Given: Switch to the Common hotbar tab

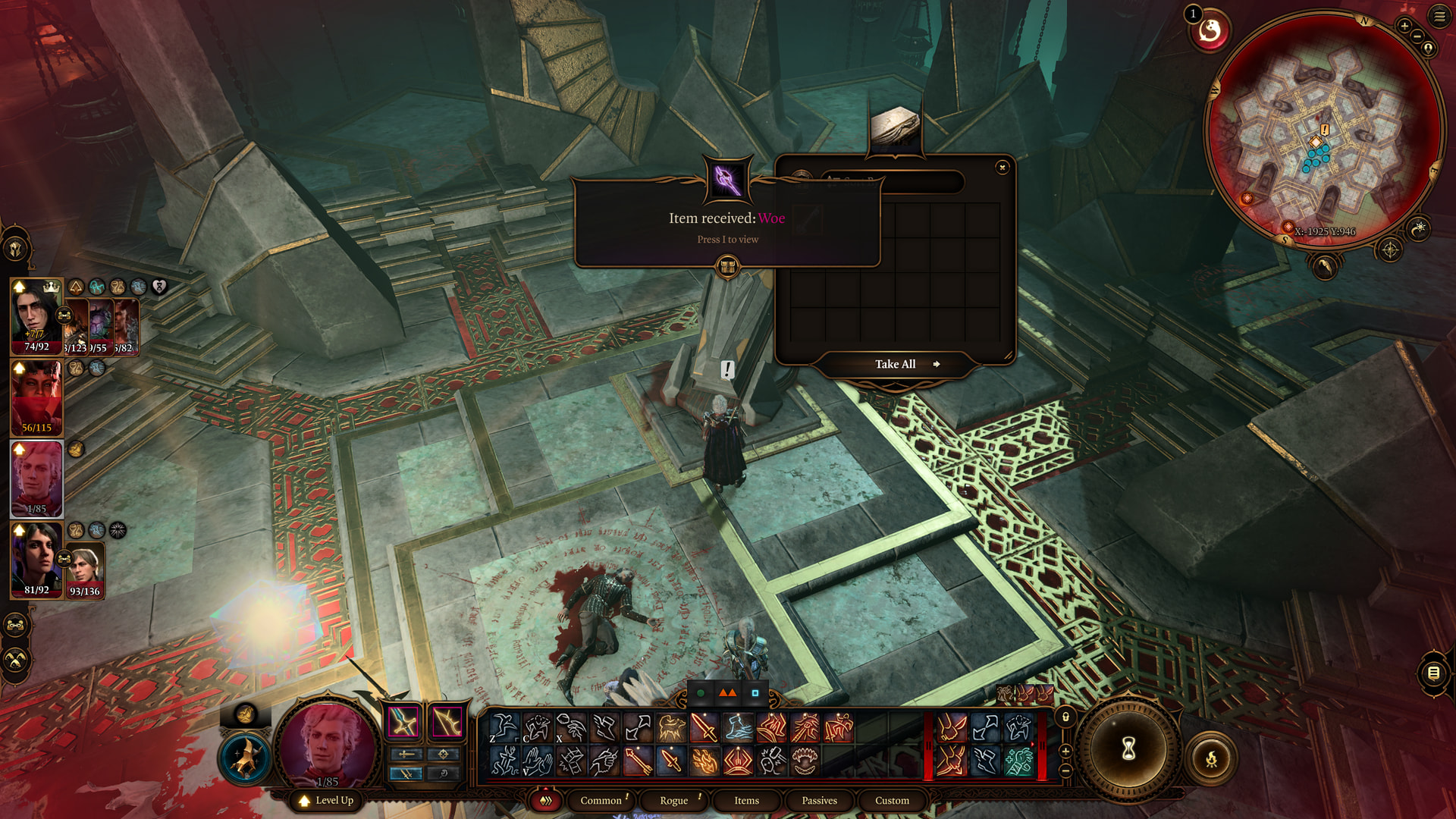Looking at the screenshot, I should tap(601, 801).
